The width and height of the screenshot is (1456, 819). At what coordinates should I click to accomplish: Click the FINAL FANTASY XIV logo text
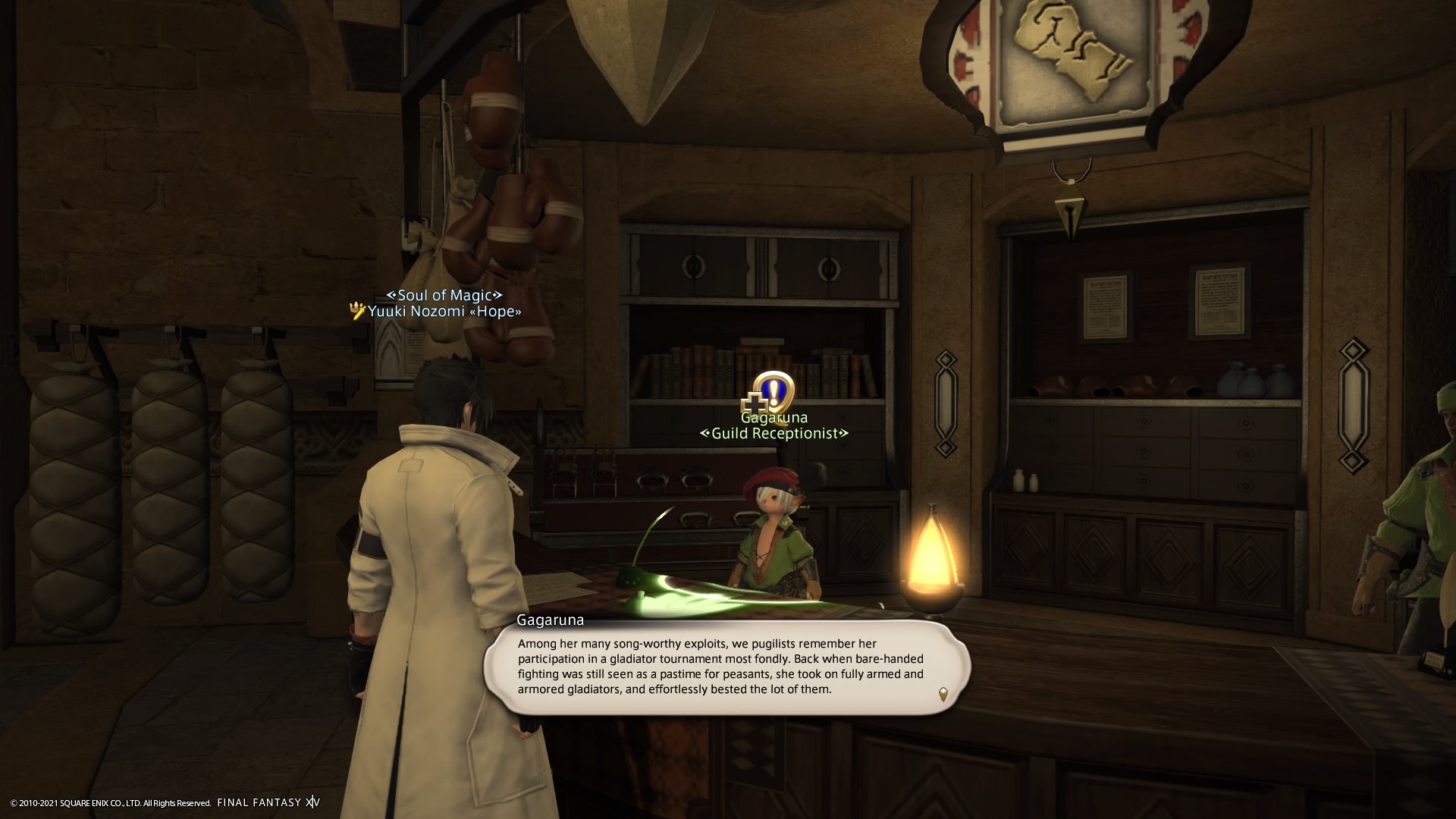(267, 802)
